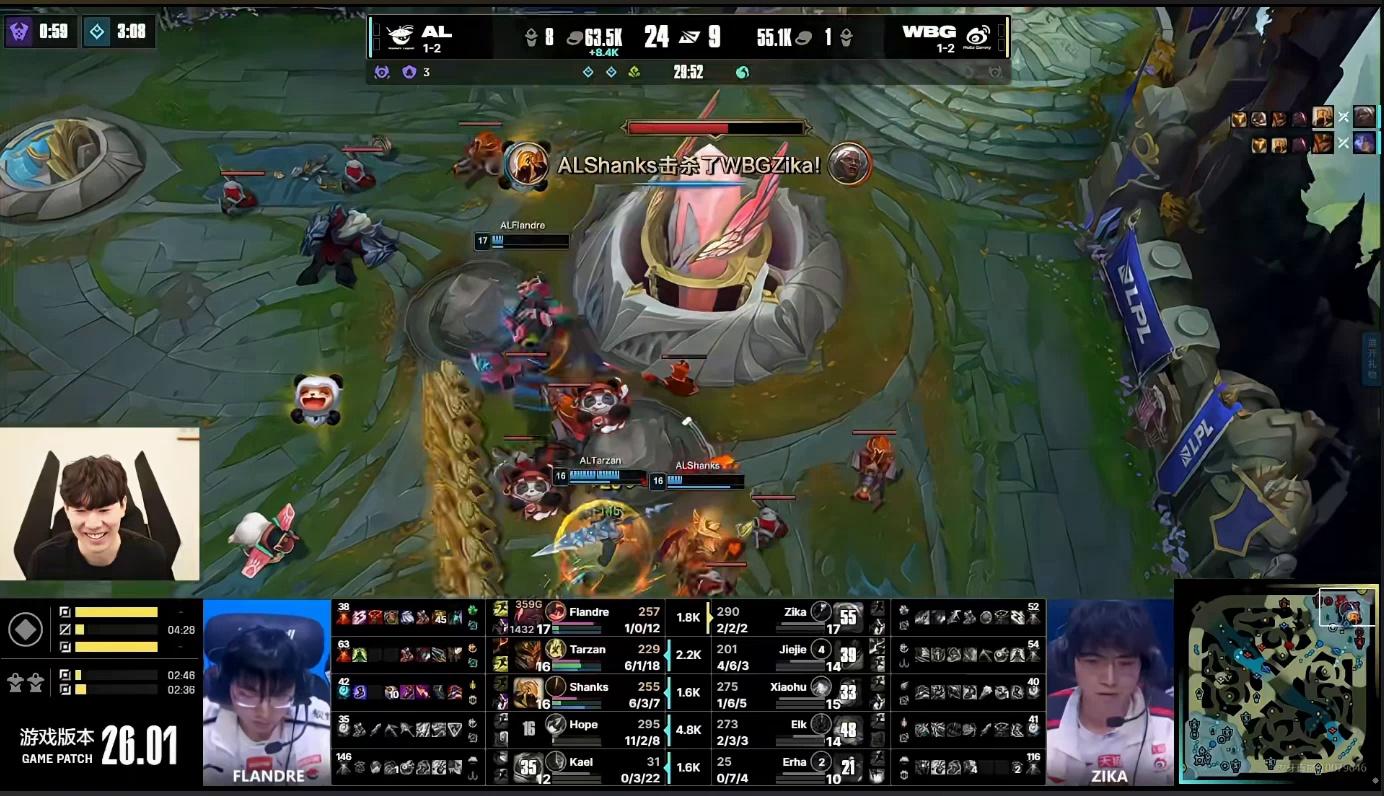Click the WBG team logo
This screenshot has width=1384, height=796.
tap(977, 36)
